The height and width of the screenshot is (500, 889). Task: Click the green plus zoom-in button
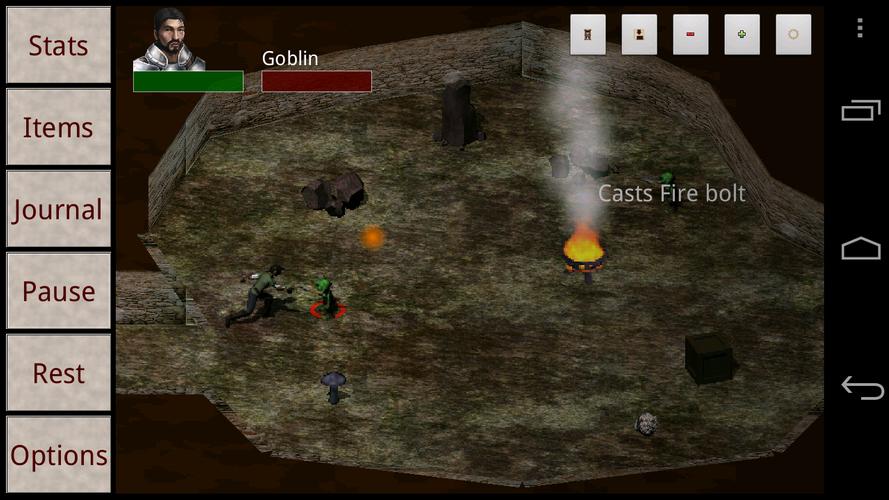coord(741,35)
